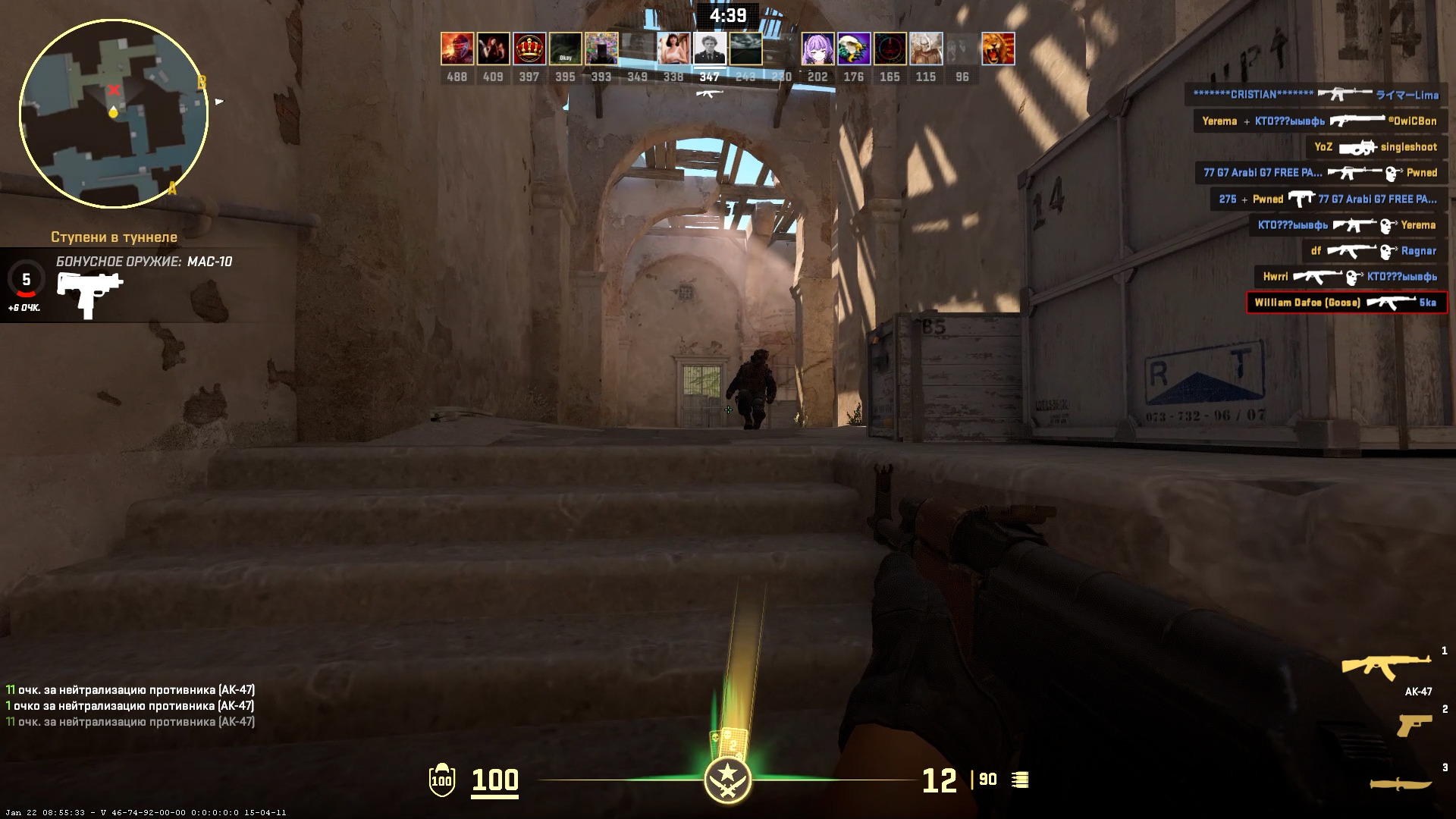Click the circular radar minimap
Image resolution: width=1456 pixels, height=819 pixels.
coord(114,114)
